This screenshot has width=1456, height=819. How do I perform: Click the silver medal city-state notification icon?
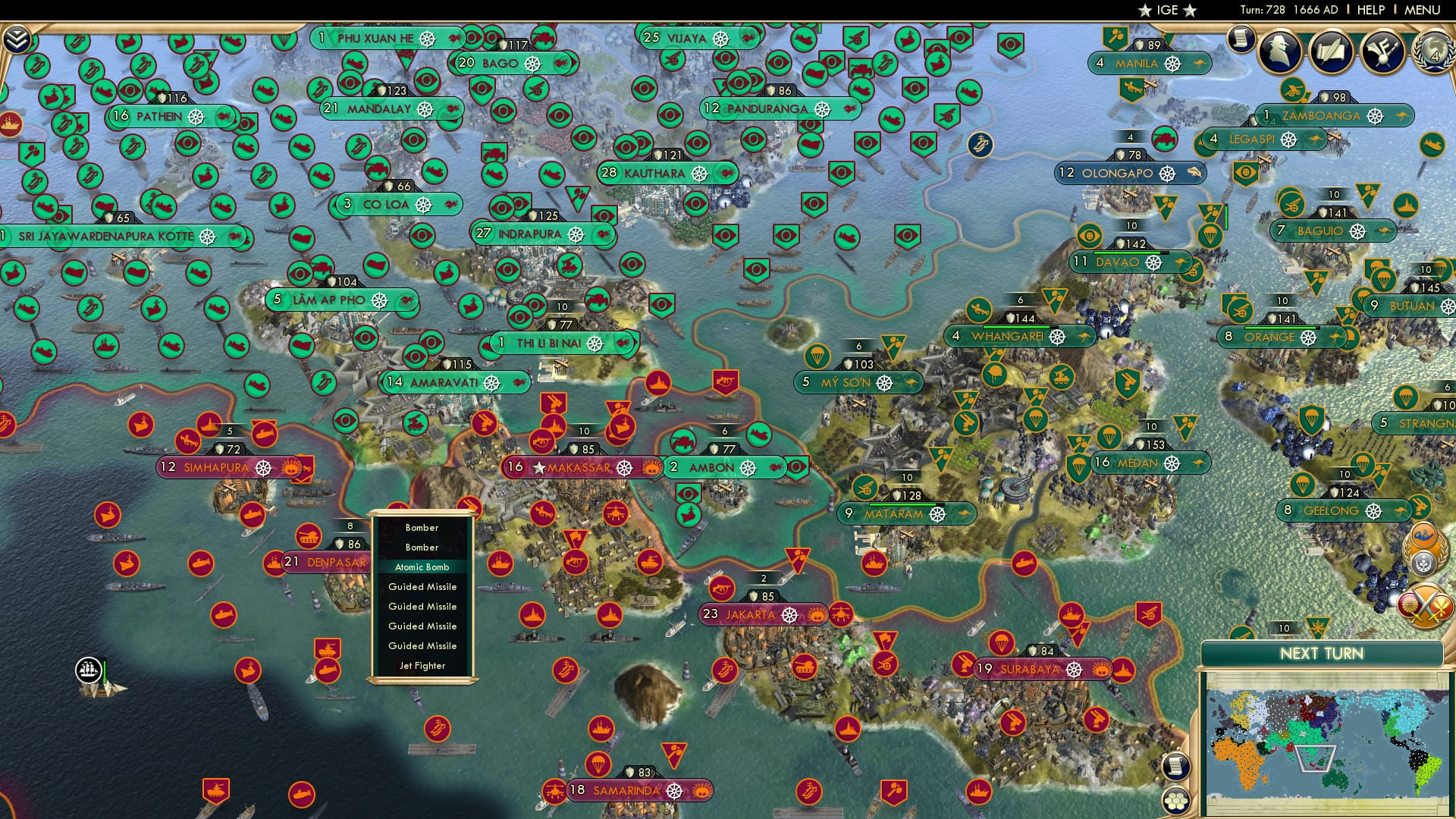click(x=1423, y=563)
